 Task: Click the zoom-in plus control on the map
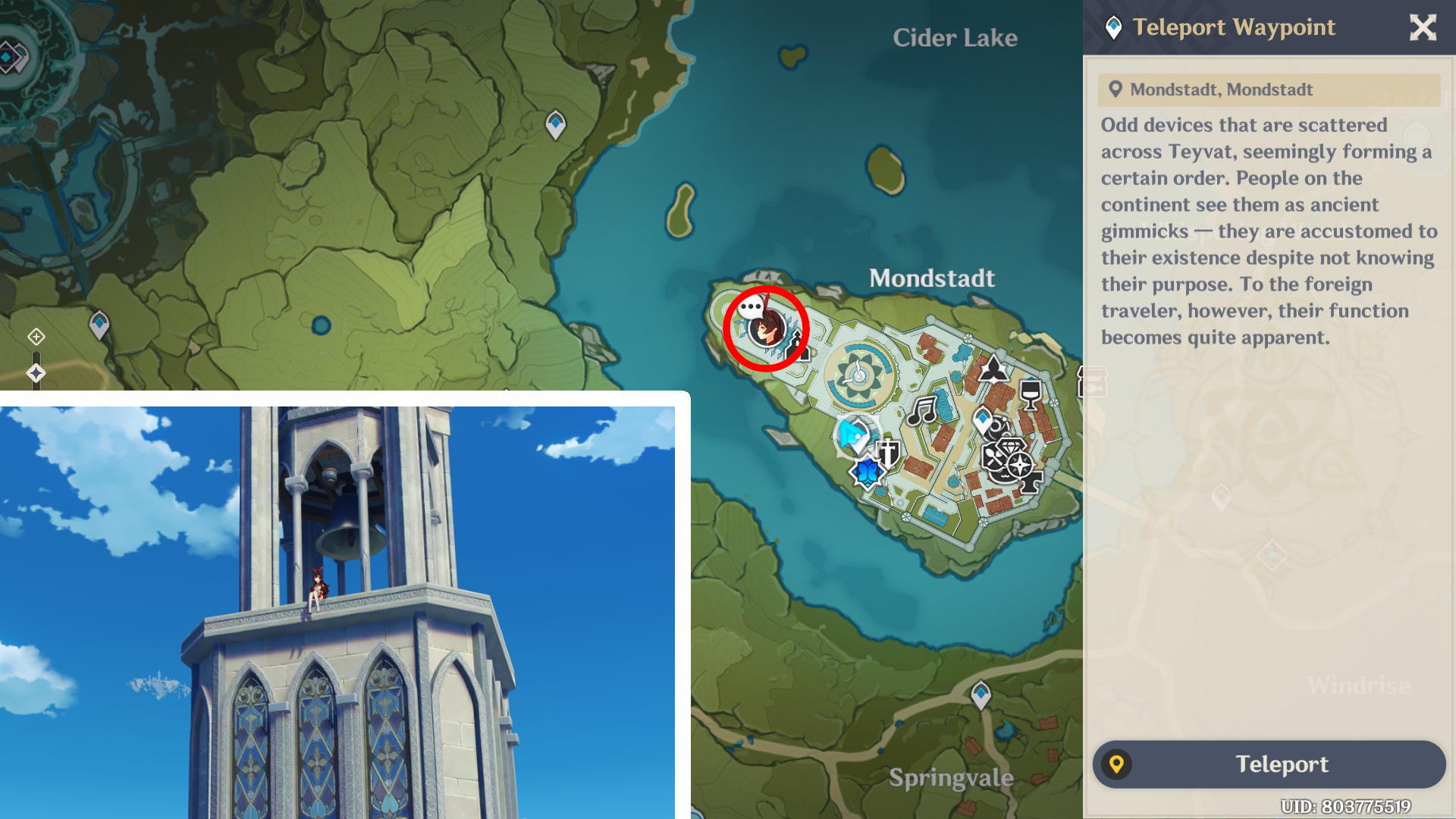pos(36,336)
